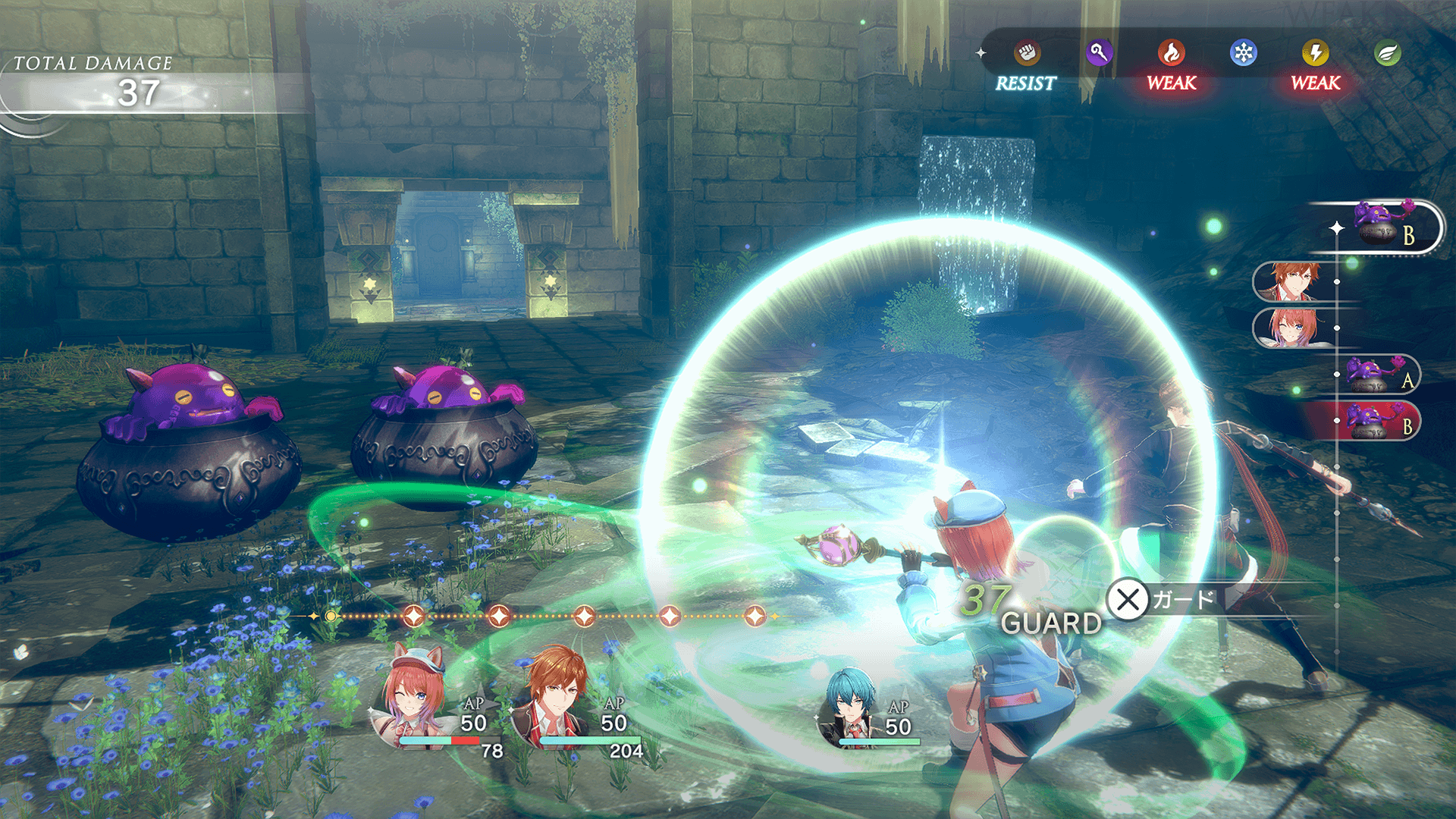Click the fire element weakness icon
The image size is (1456, 819).
(x=1172, y=53)
